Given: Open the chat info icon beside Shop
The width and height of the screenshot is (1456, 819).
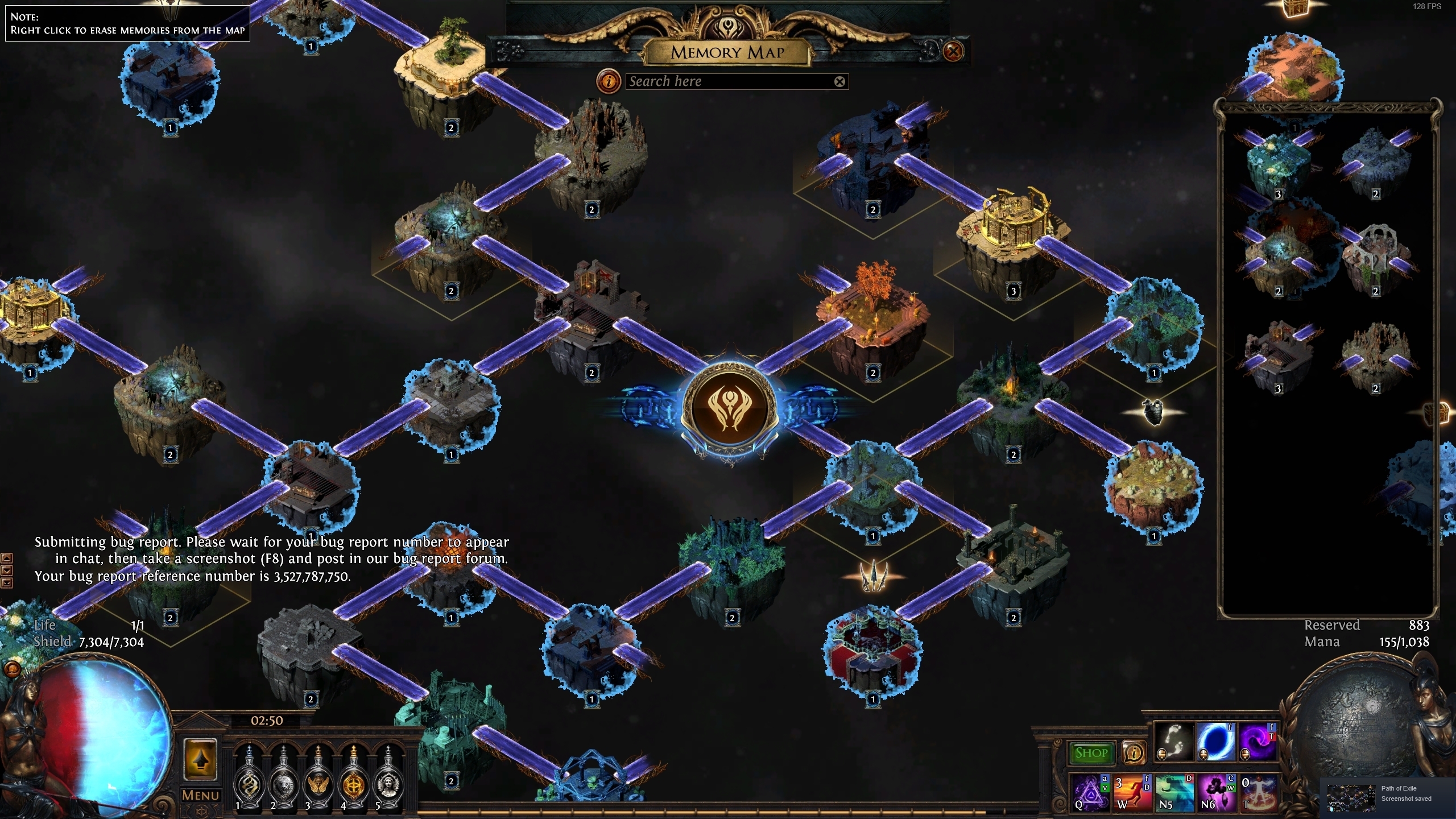Looking at the screenshot, I should coord(1133,753).
